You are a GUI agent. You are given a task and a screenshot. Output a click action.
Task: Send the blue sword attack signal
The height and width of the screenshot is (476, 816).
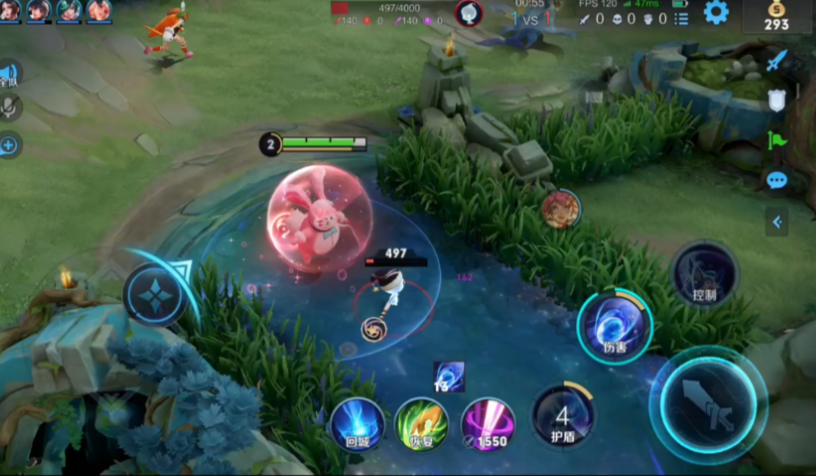[x=777, y=60]
